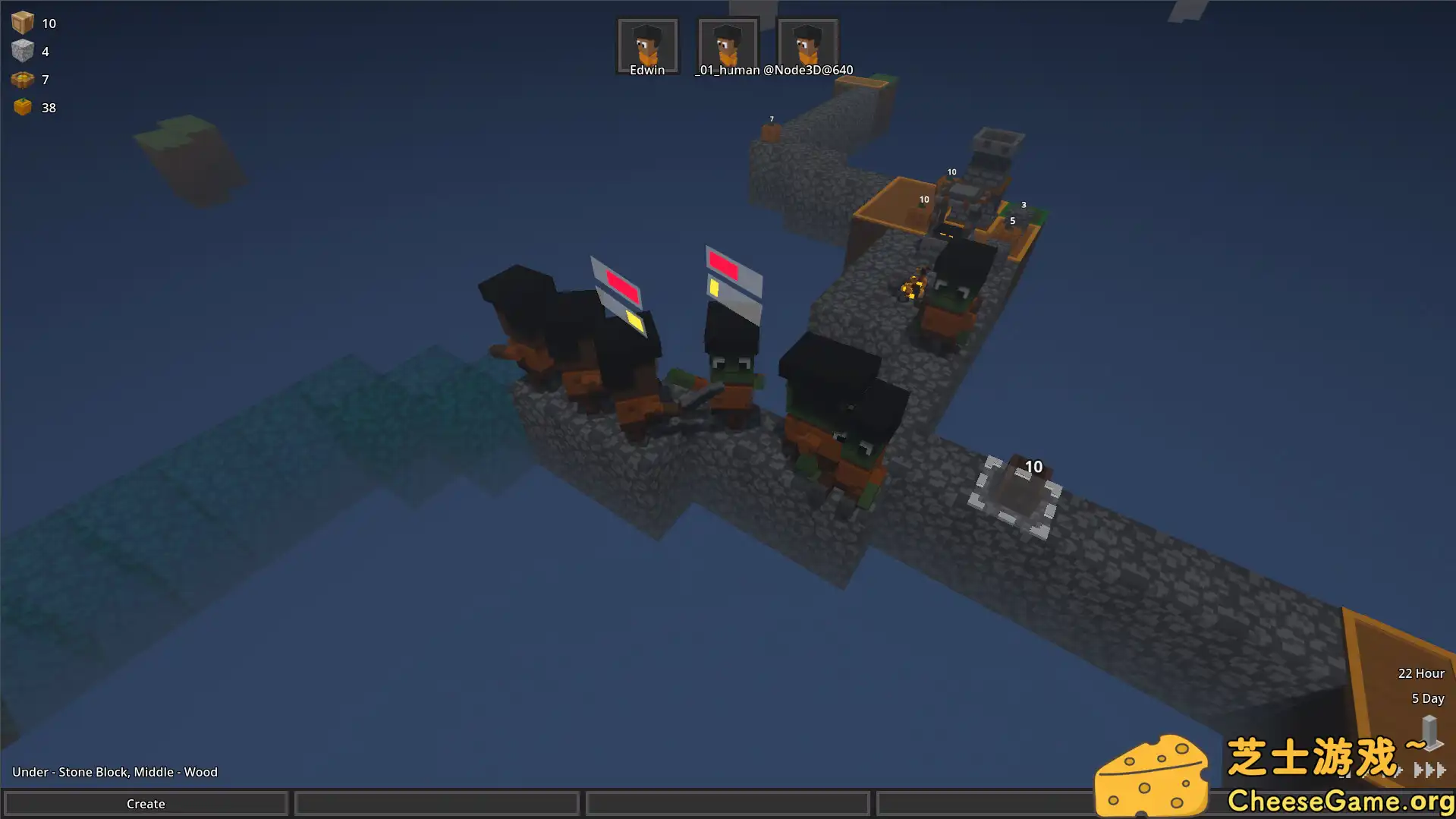Image resolution: width=1456 pixels, height=819 pixels.
Task: Click the 22 Hour time label
Action: (x=1422, y=673)
